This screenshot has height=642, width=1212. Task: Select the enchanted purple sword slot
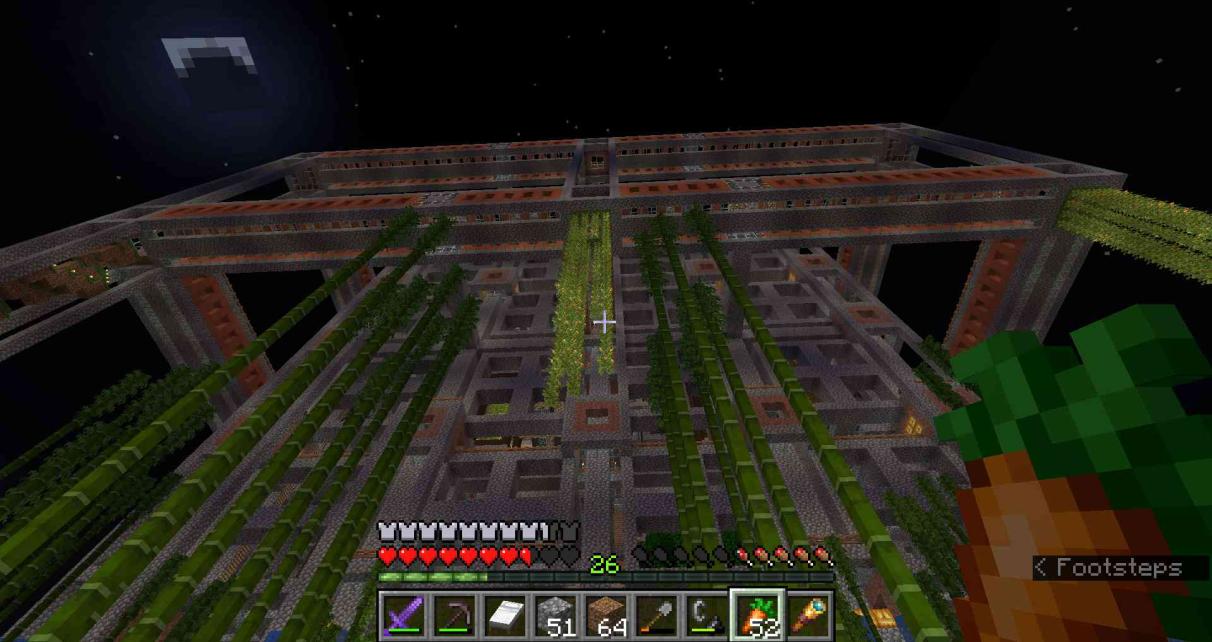405,615
